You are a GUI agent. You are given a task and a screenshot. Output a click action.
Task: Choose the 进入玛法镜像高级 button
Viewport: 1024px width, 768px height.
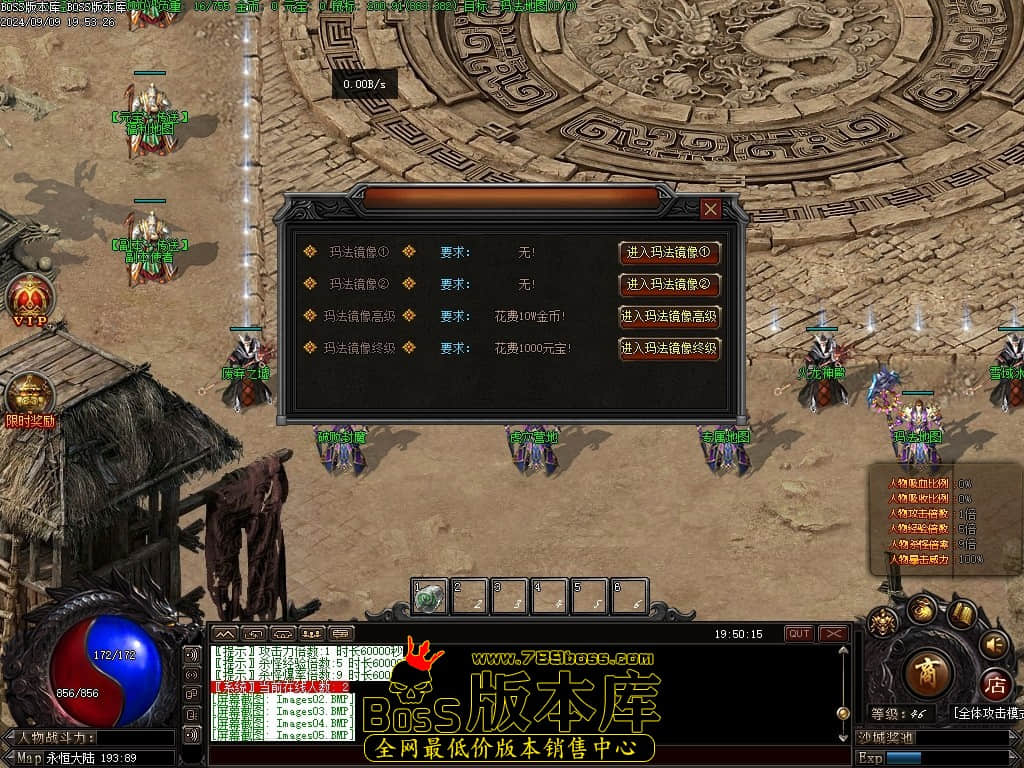(669, 317)
